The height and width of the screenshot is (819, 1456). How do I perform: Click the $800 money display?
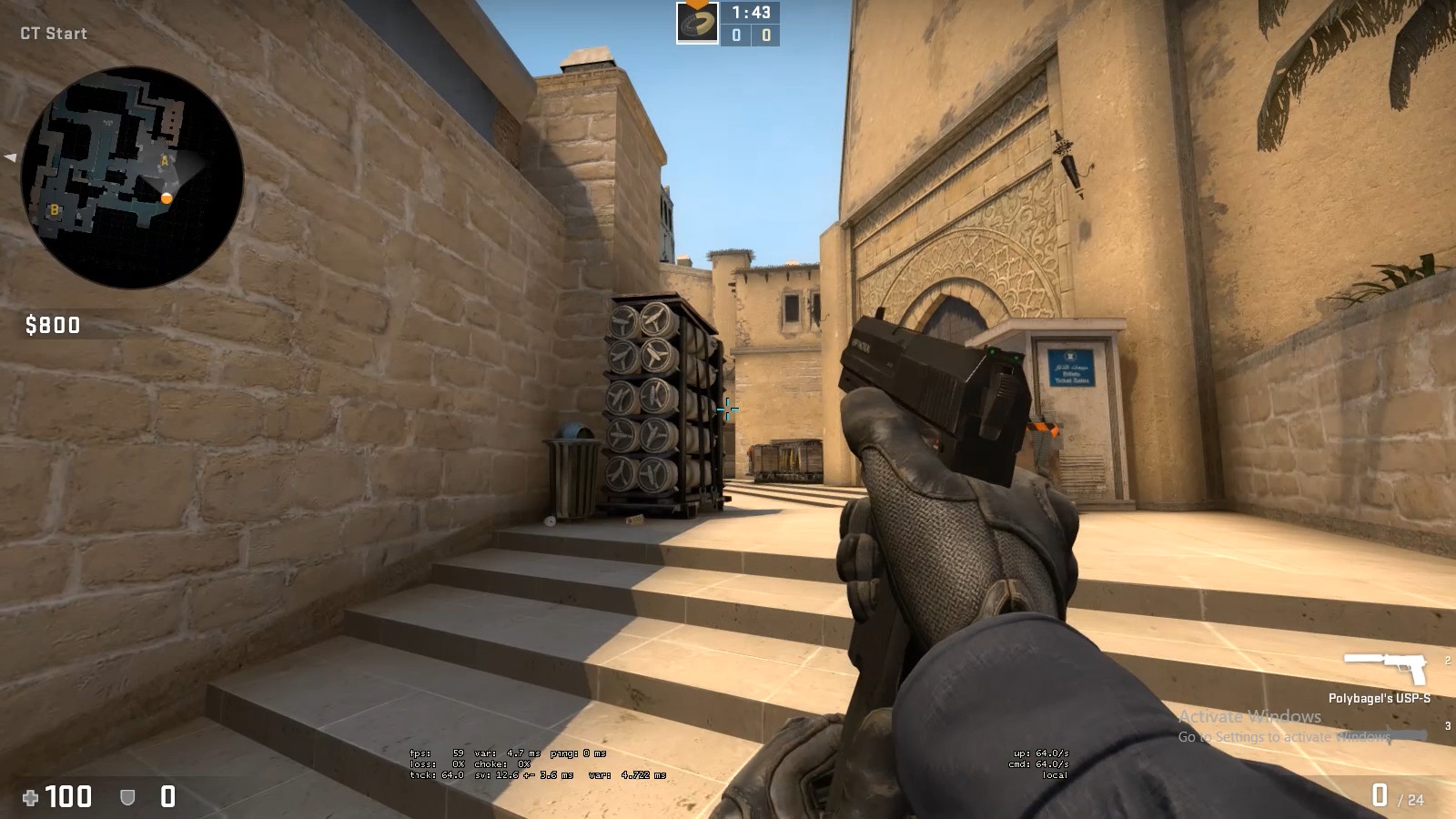pyautogui.click(x=52, y=325)
